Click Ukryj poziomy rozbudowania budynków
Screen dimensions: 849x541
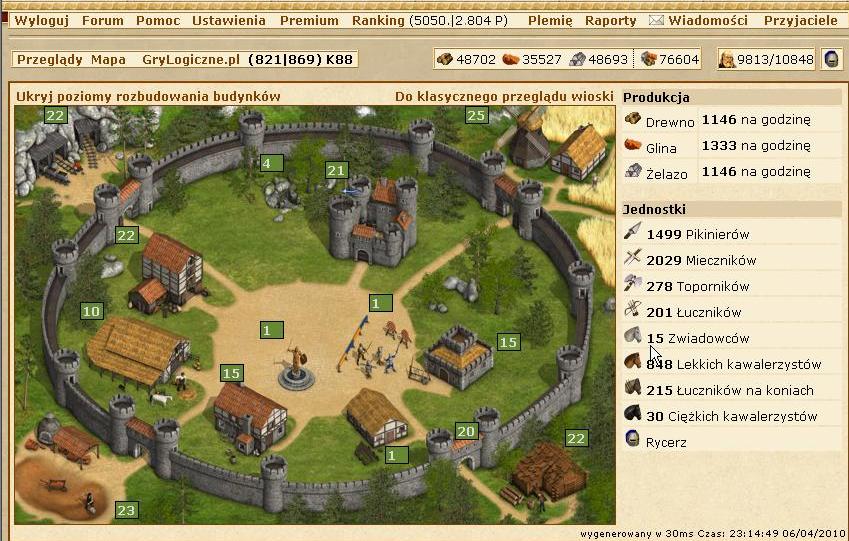(148, 97)
